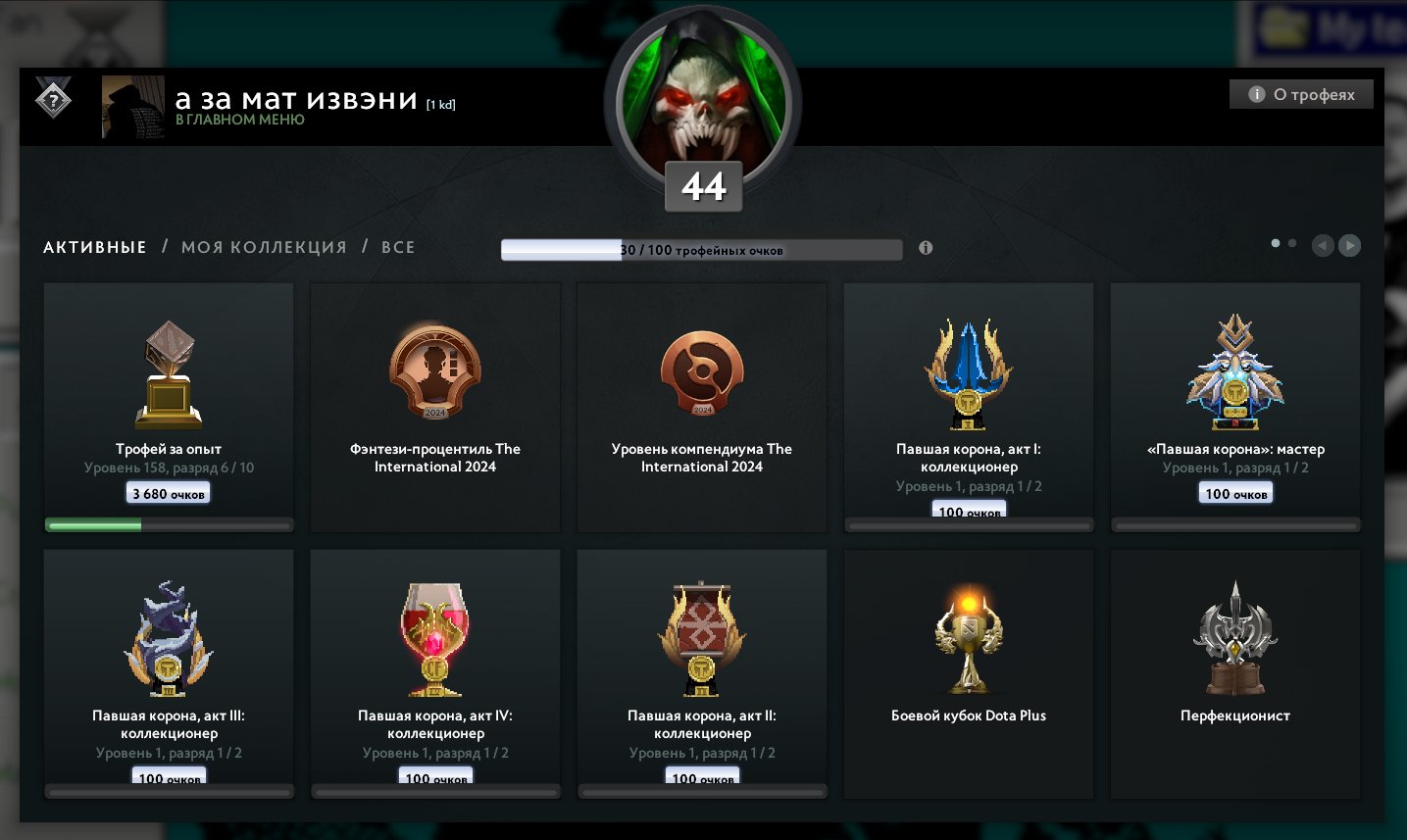1407x840 pixels.
Task: Open the info tooltip next to trophy points
Action: coord(923,248)
